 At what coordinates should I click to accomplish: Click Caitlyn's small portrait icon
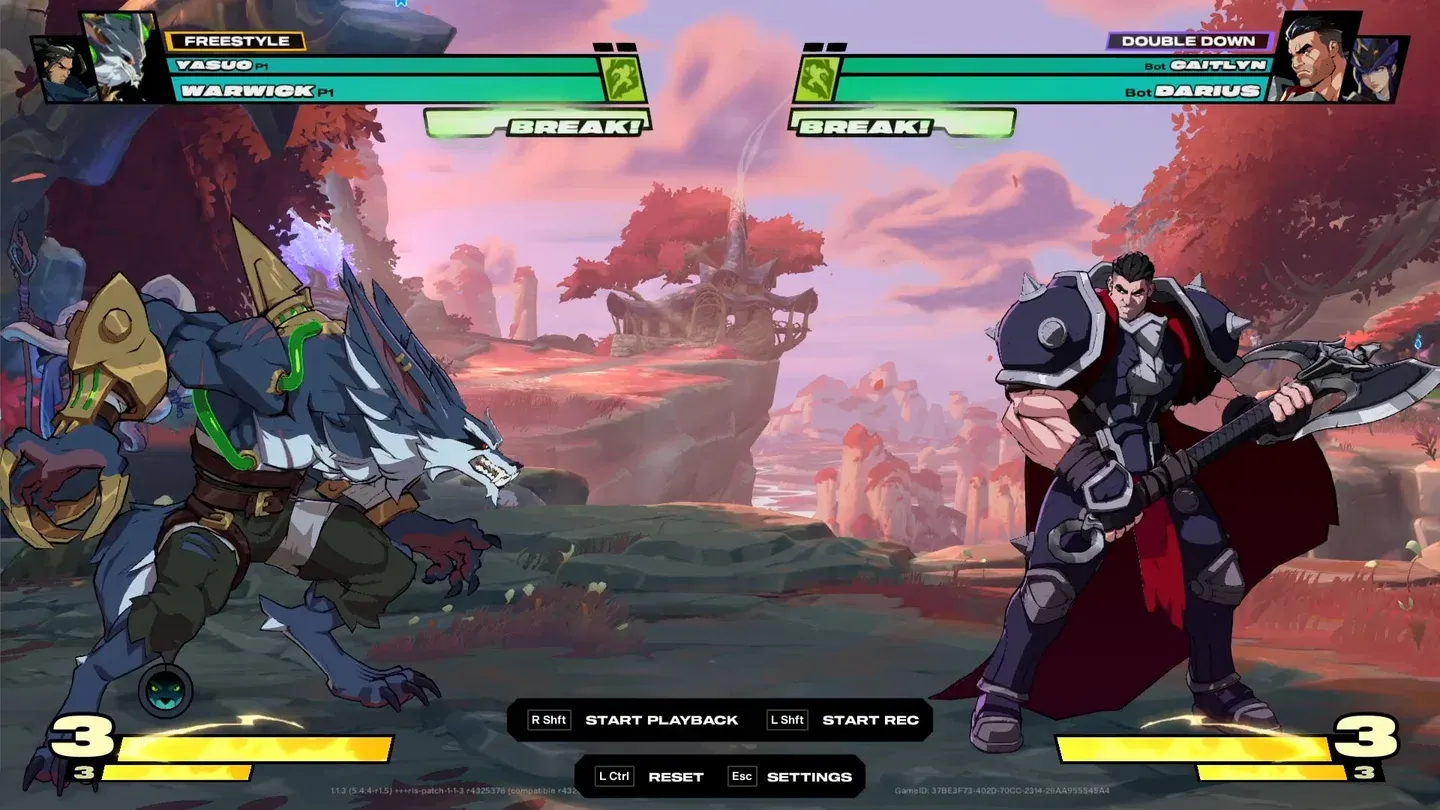tap(1380, 70)
